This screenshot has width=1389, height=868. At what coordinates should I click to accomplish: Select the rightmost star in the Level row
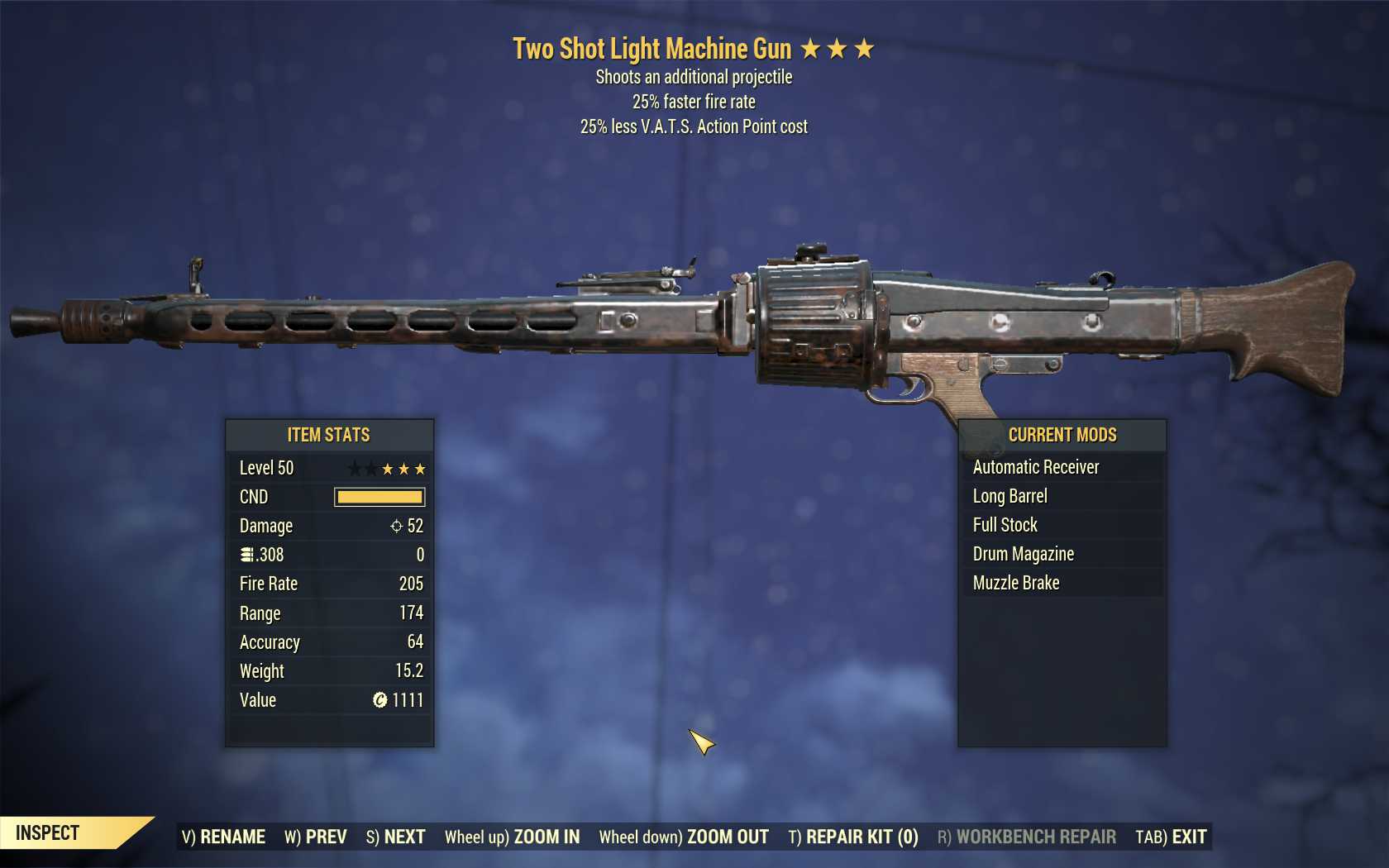tap(422, 468)
